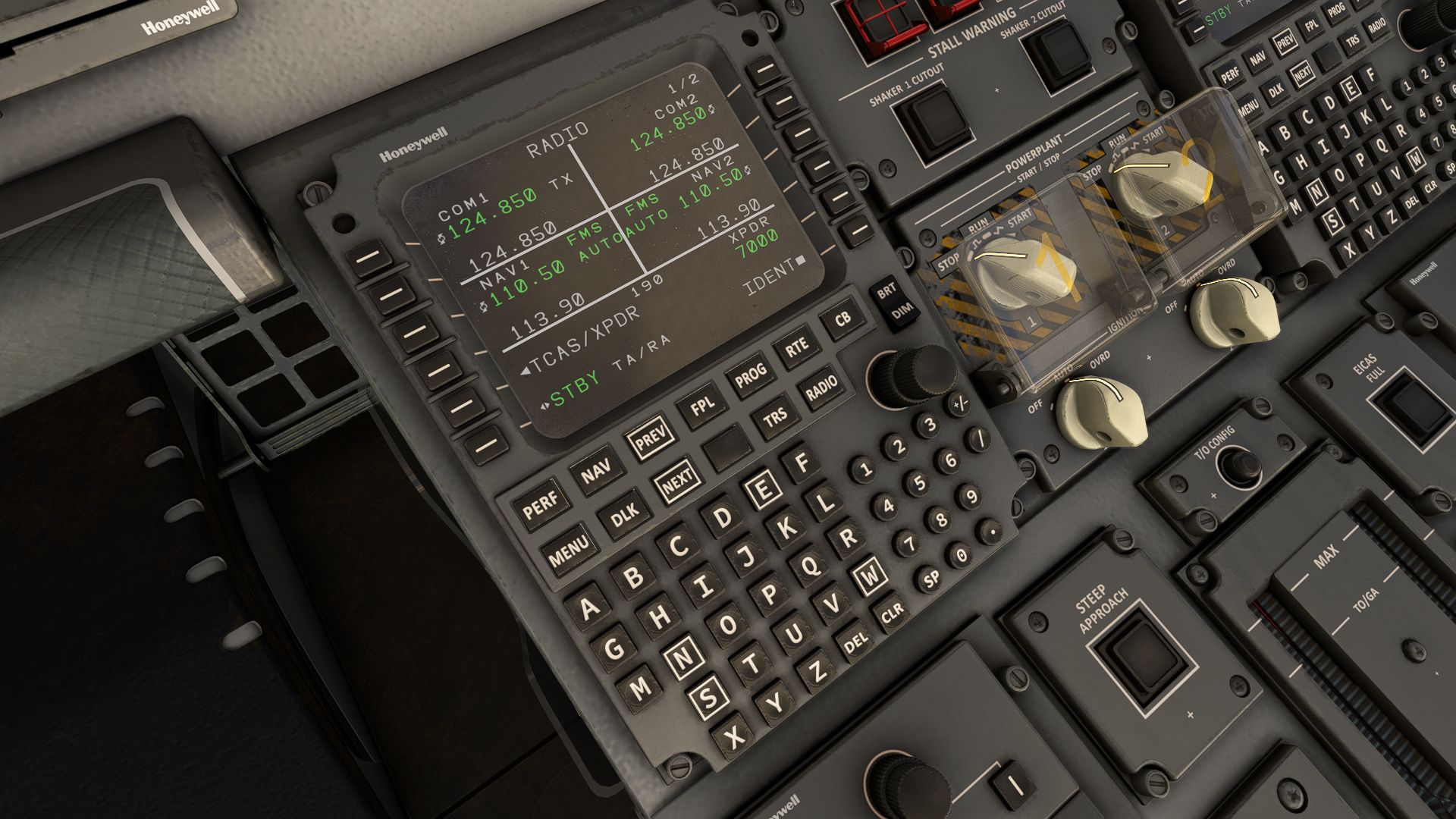Insert a space with the fully visible MCDU's SP key
The height and width of the screenshot is (819, 1456).
931,579
